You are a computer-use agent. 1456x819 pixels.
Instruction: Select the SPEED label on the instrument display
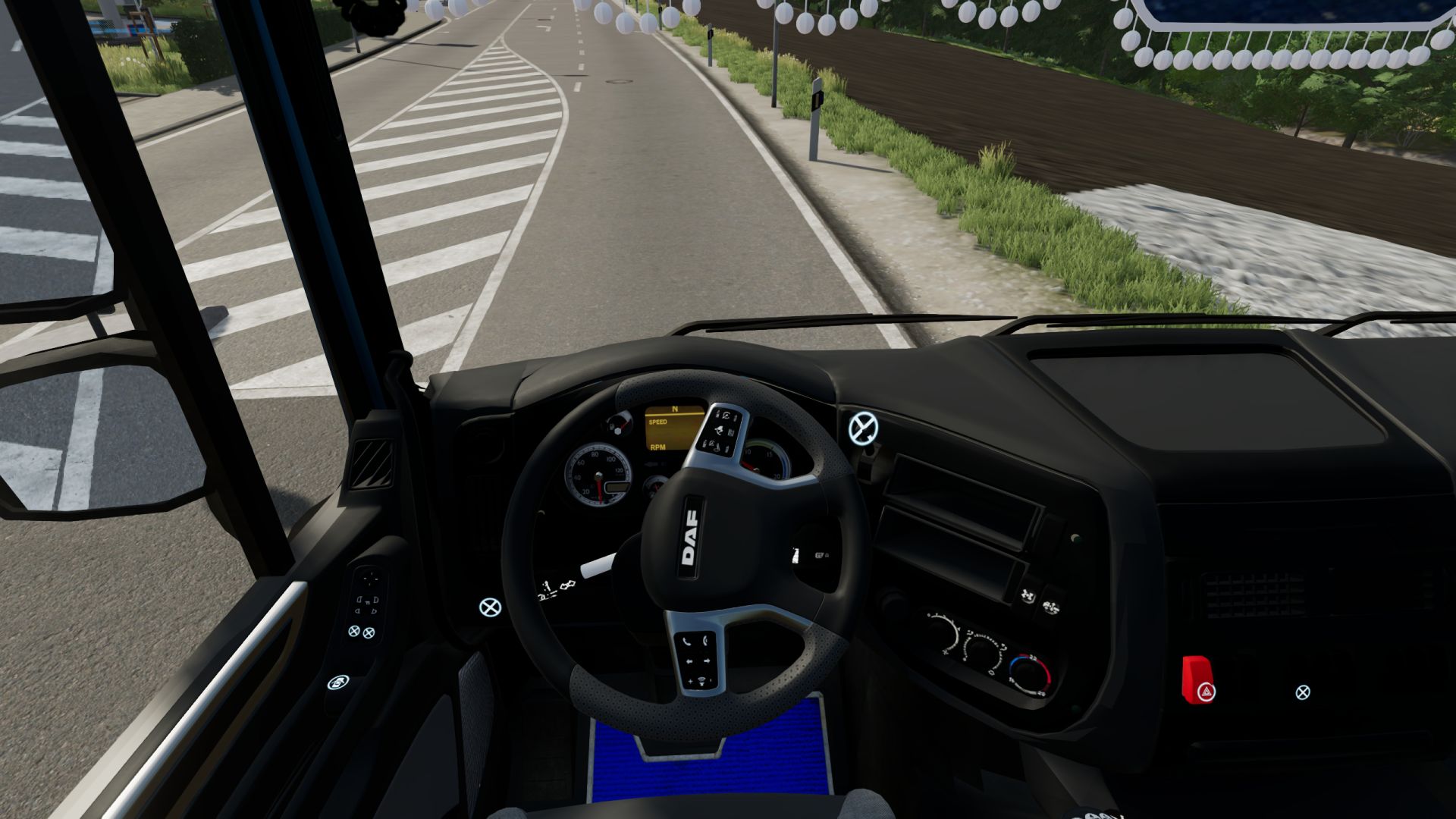658,422
